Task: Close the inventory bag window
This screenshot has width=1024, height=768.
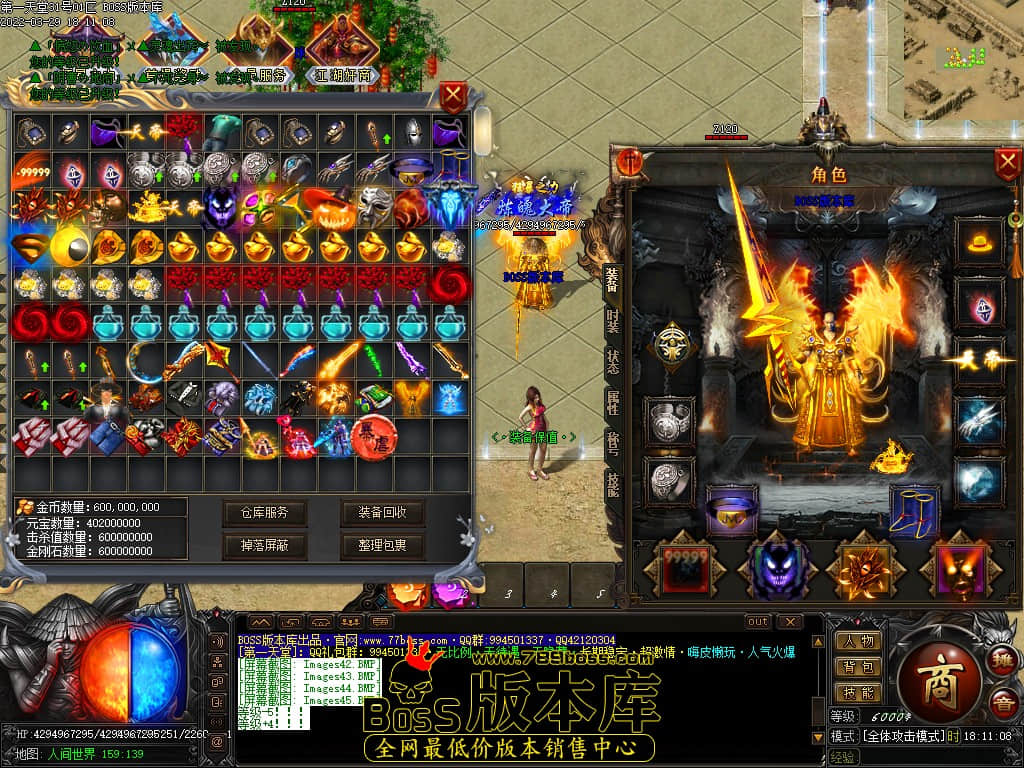Action: click(453, 97)
